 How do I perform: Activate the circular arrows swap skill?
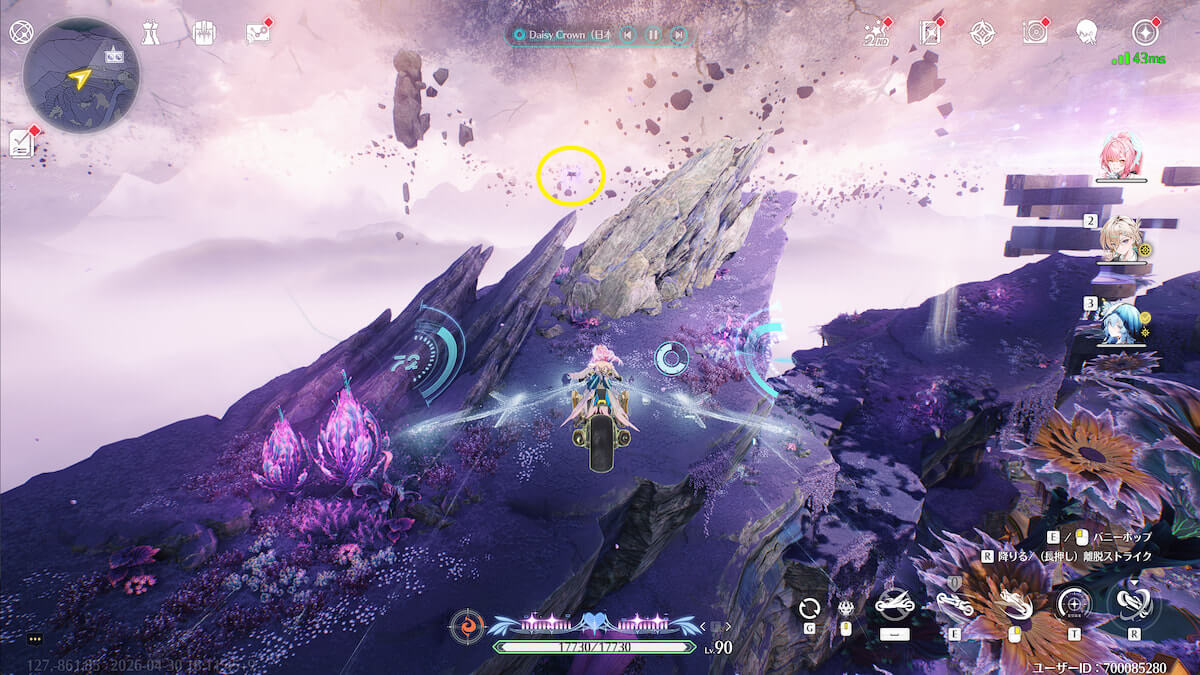pos(809,606)
